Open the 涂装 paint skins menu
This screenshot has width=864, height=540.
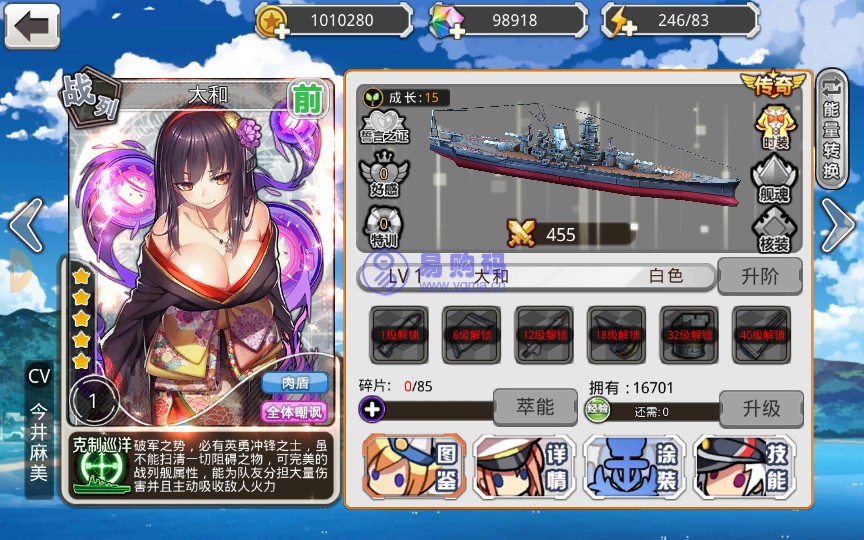(x=634, y=467)
